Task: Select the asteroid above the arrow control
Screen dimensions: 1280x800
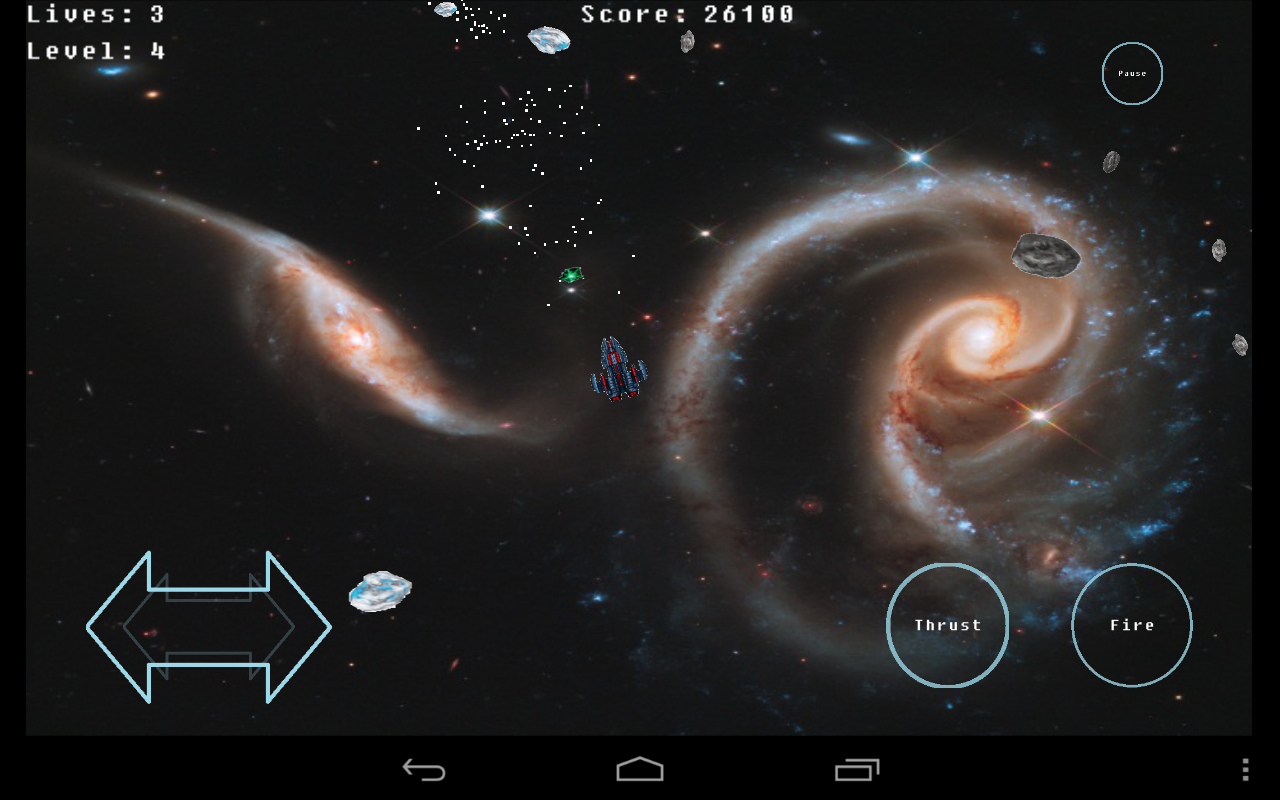Action: pyautogui.click(x=380, y=589)
